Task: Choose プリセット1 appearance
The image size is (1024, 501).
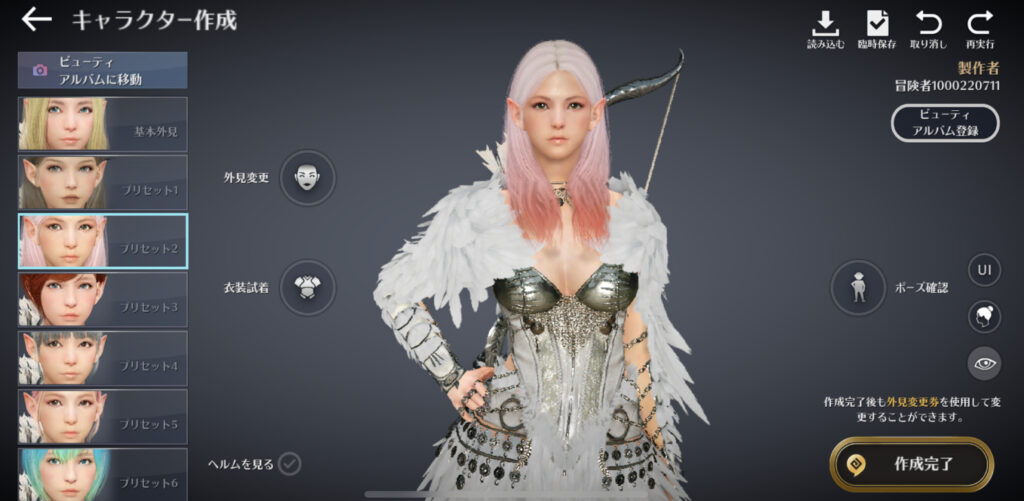Action: 102,182
